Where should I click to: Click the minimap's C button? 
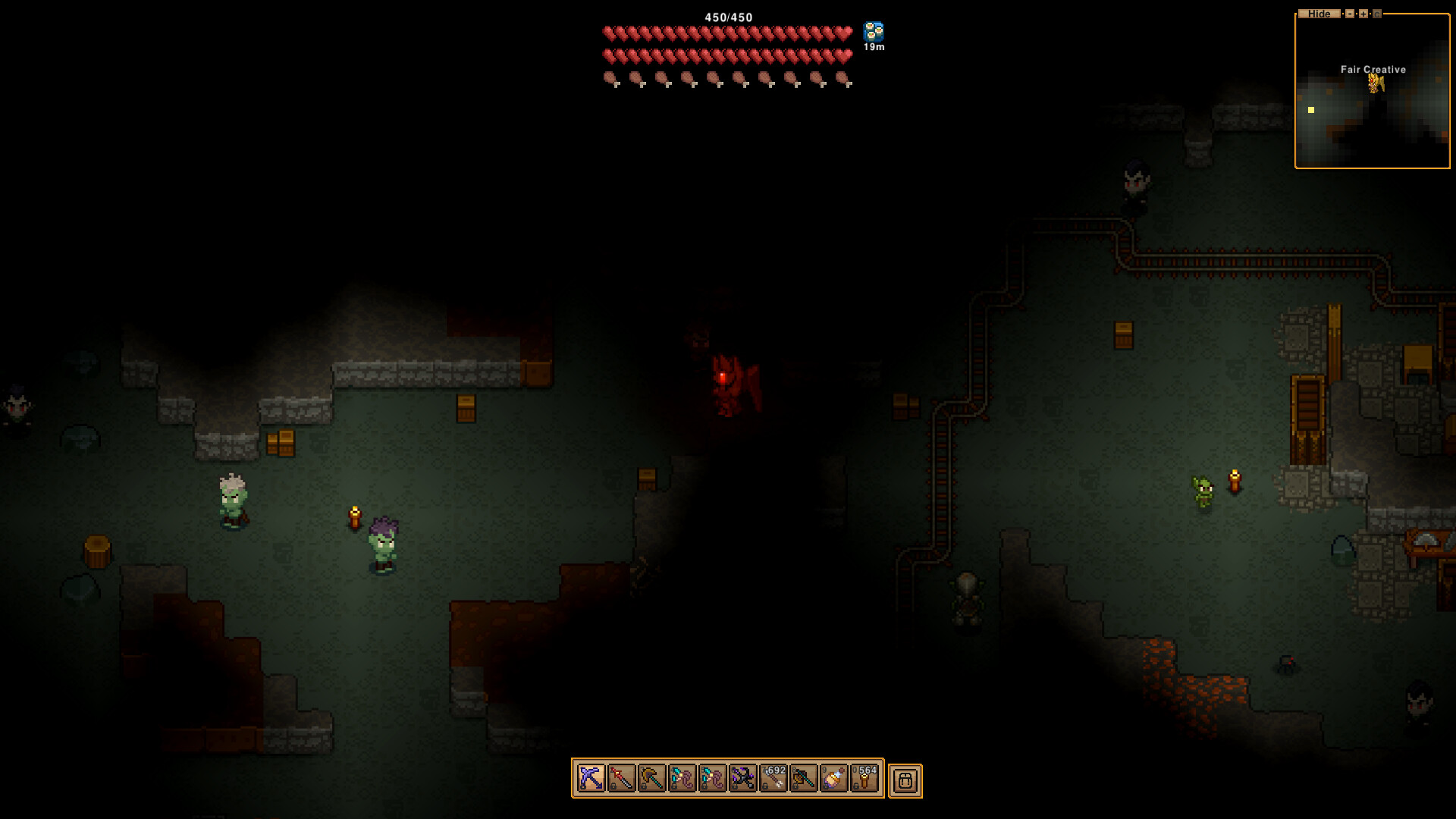[1377, 14]
